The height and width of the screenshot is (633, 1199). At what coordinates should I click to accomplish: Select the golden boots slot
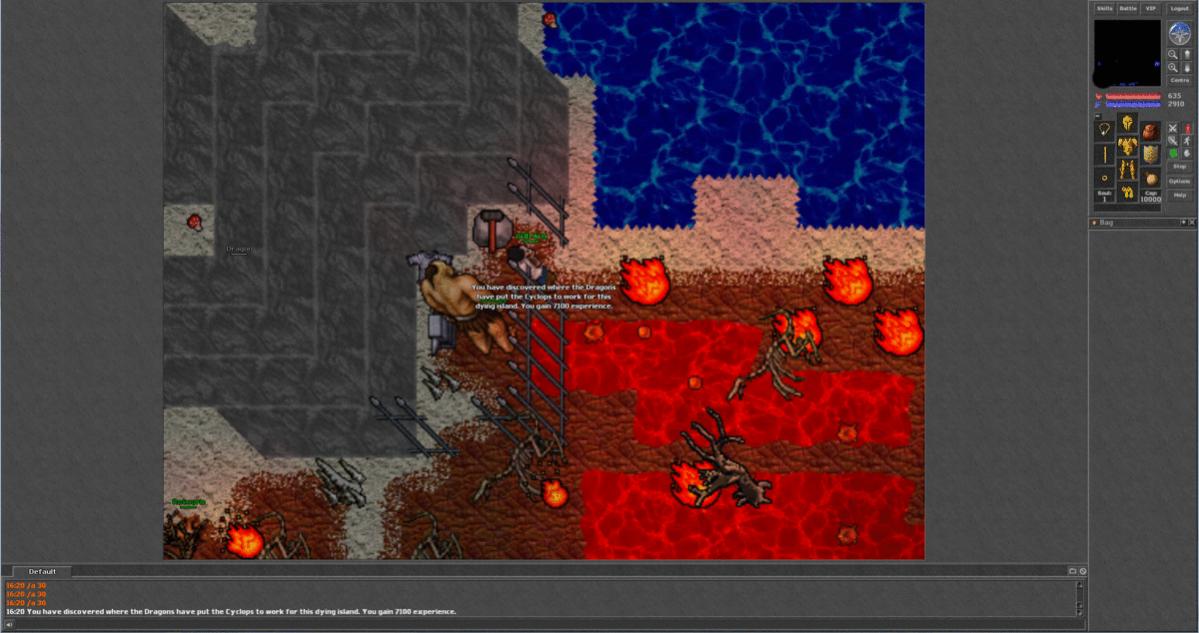point(1127,193)
